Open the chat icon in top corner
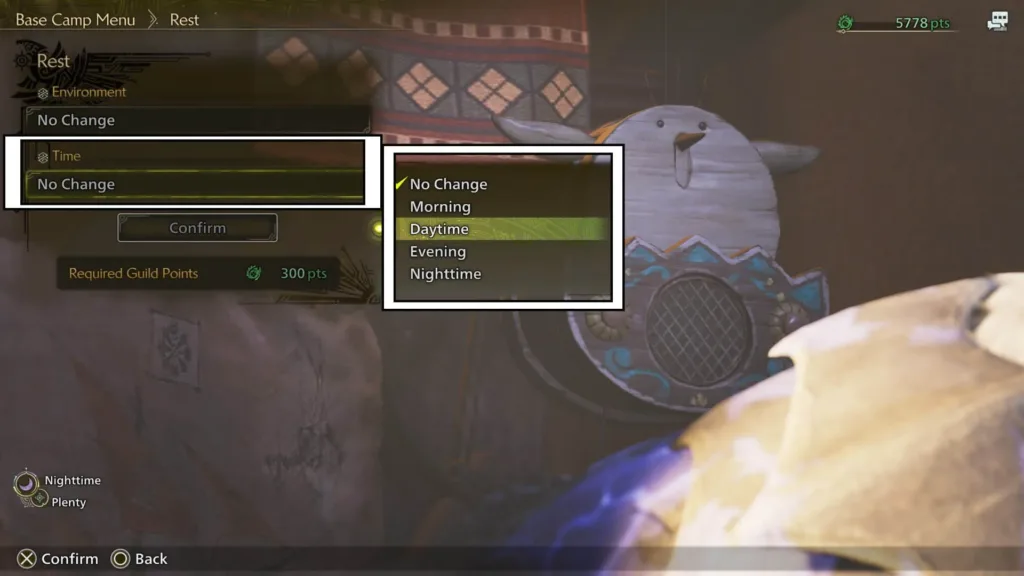The image size is (1024, 576). point(997,22)
